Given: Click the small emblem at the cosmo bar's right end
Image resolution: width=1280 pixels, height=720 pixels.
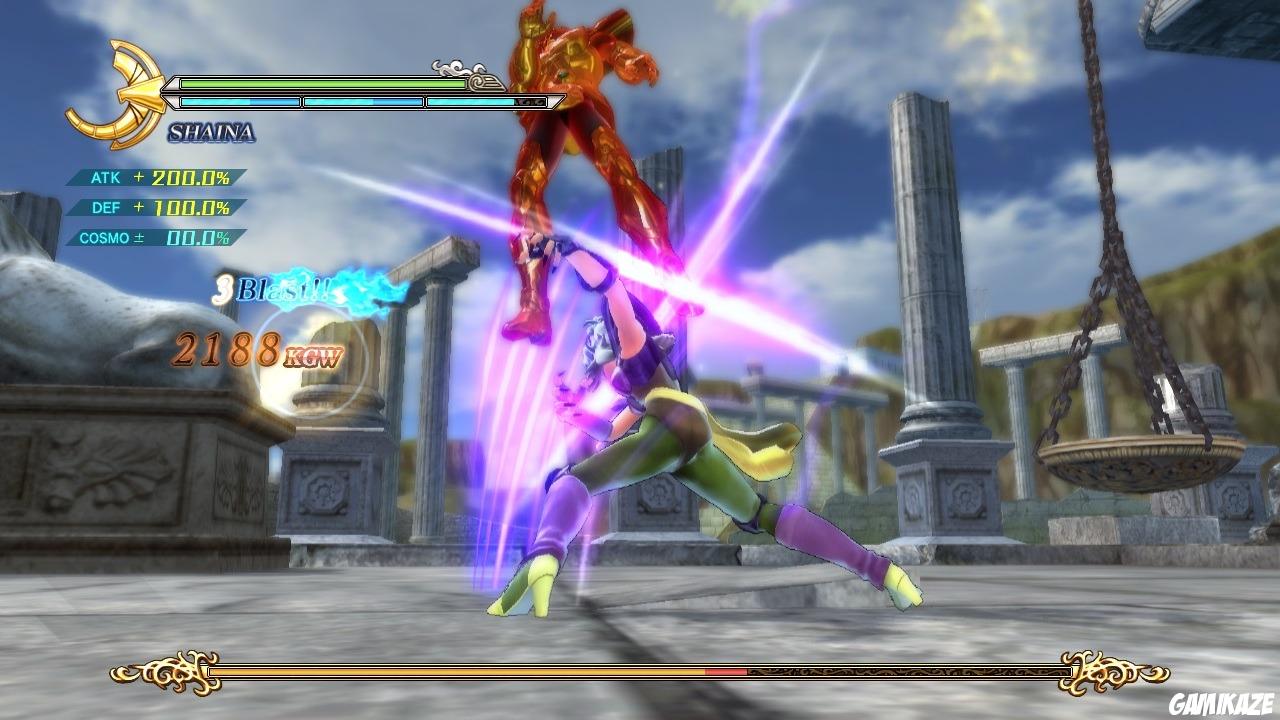Looking at the screenshot, I should point(528,102).
